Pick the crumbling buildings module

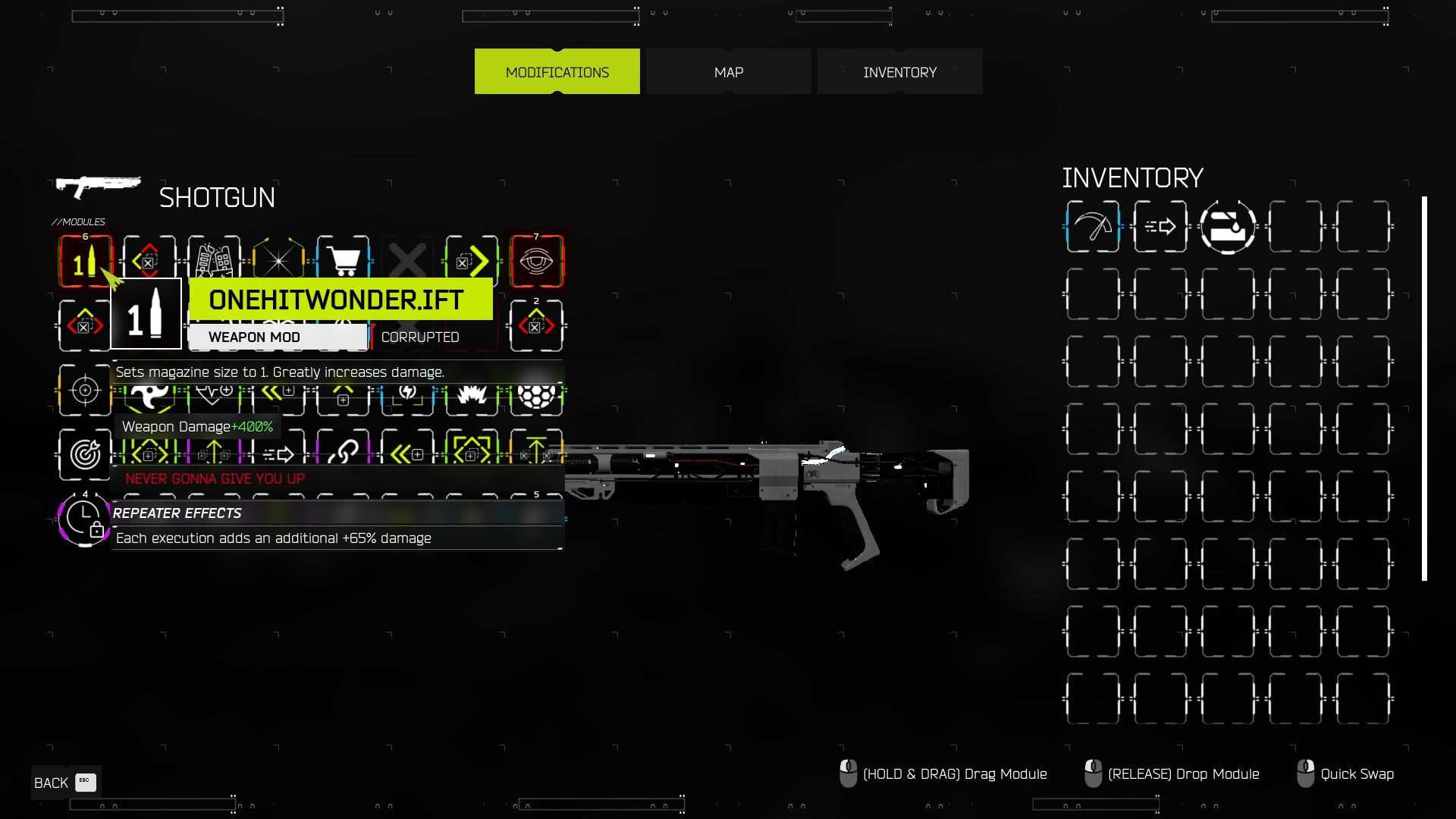tap(214, 262)
